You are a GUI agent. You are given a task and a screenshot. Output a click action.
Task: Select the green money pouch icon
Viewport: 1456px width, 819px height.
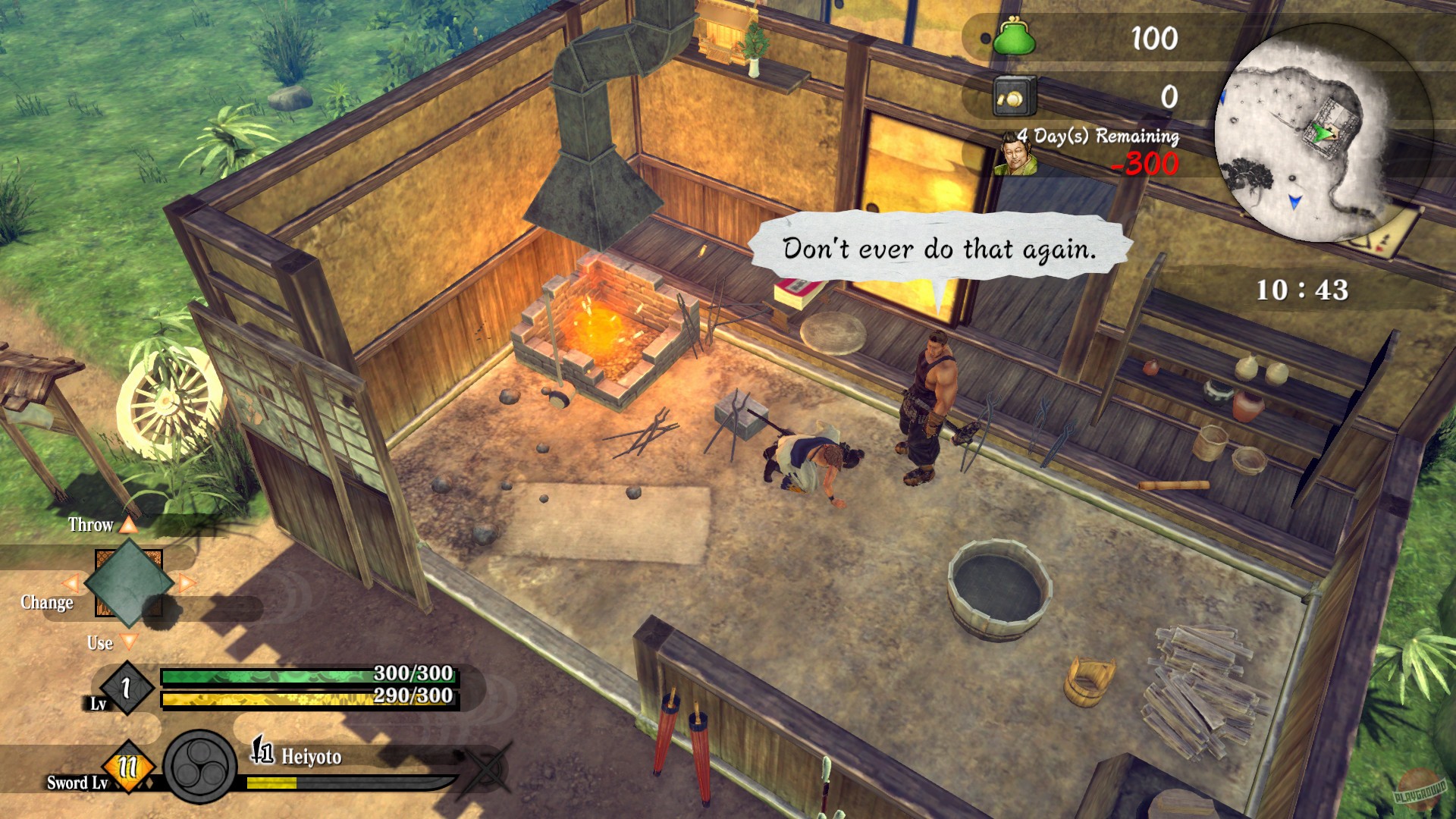pyautogui.click(x=1016, y=36)
